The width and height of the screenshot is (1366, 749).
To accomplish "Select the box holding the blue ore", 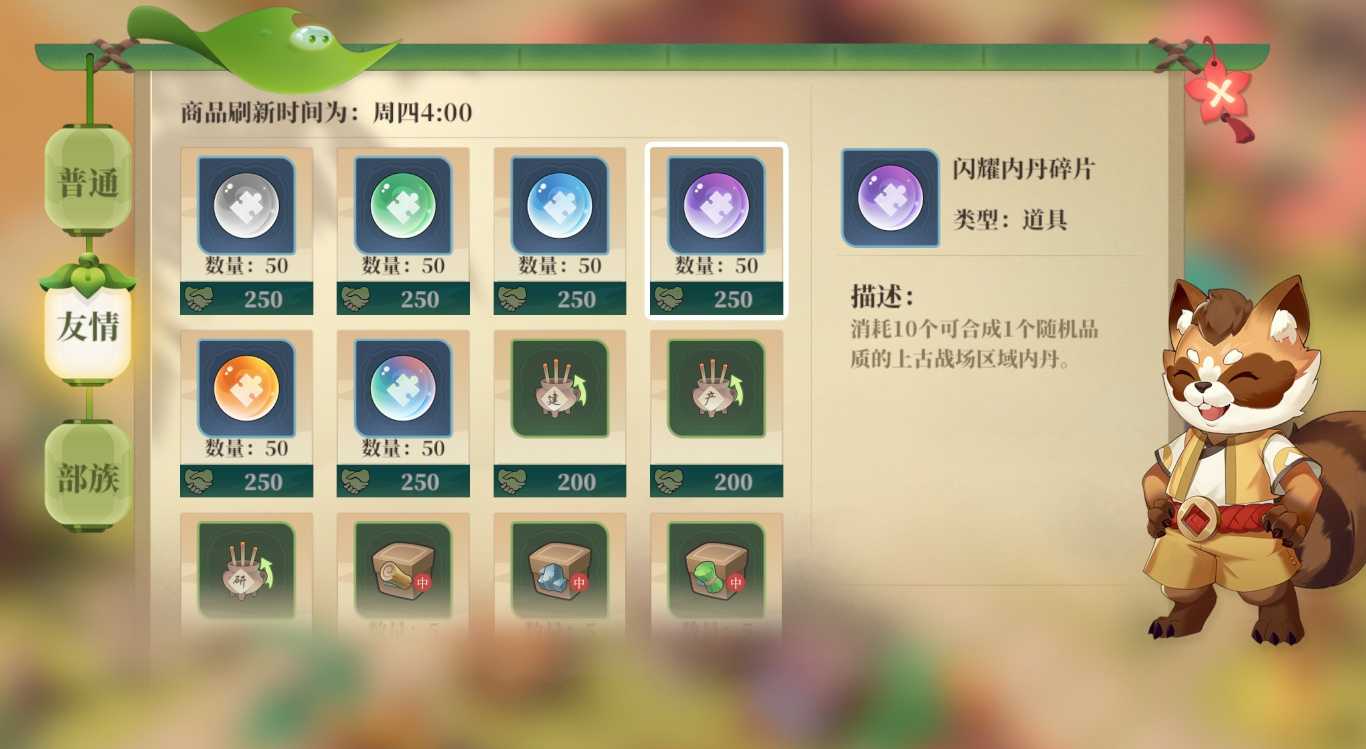I will [560, 570].
